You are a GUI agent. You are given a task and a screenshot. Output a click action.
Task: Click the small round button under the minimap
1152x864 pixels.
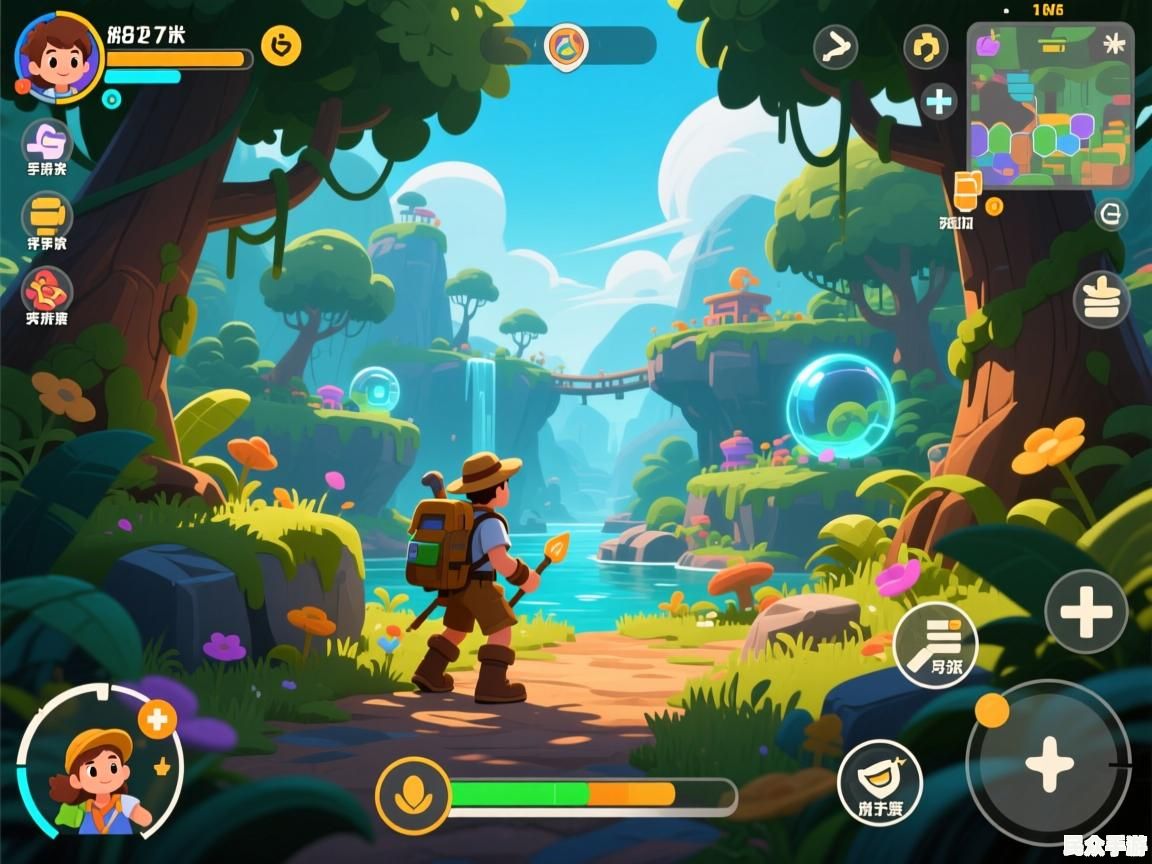click(1111, 213)
